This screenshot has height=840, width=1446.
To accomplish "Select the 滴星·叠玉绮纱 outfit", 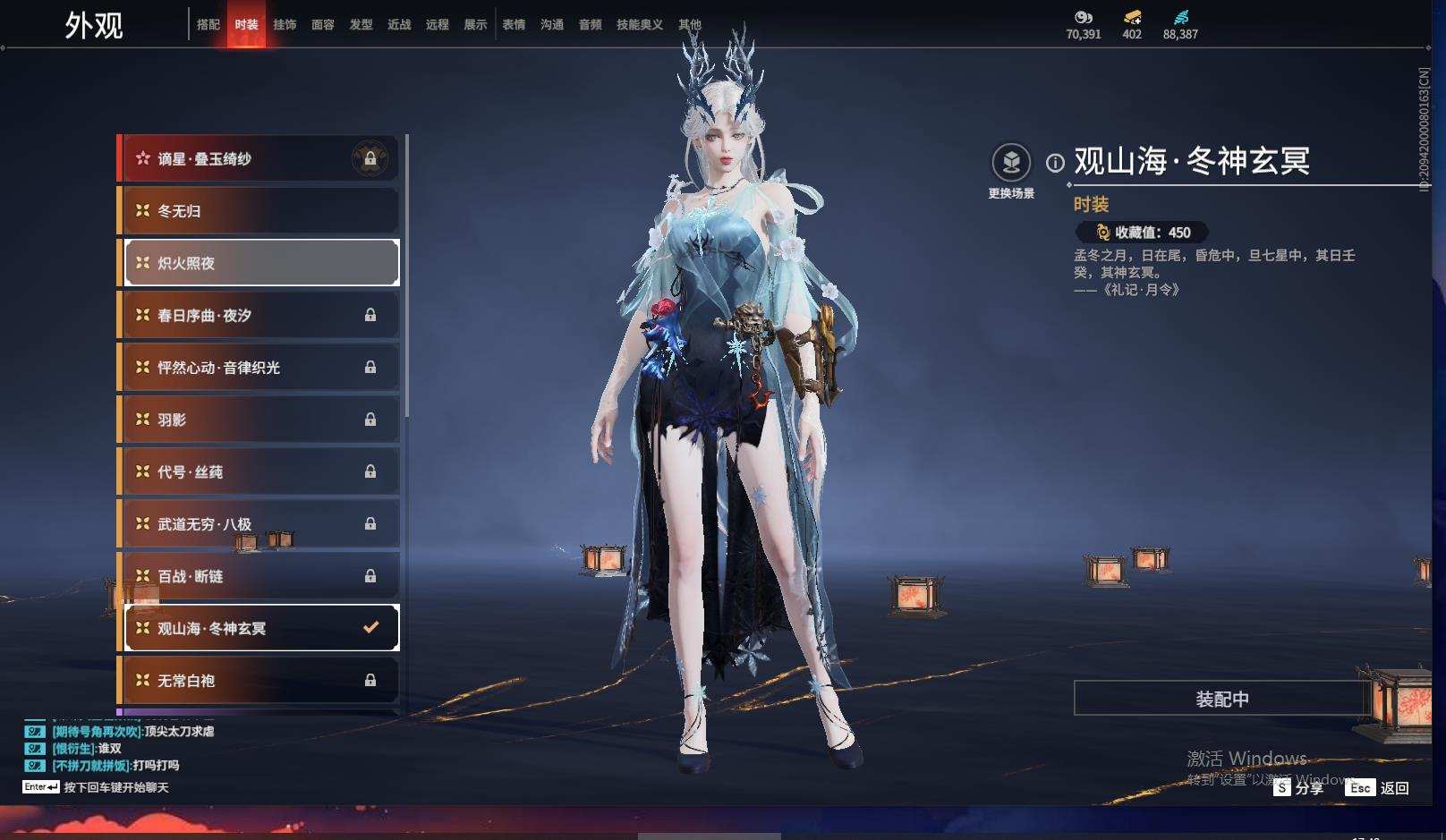I will pyautogui.click(x=259, y=159).
